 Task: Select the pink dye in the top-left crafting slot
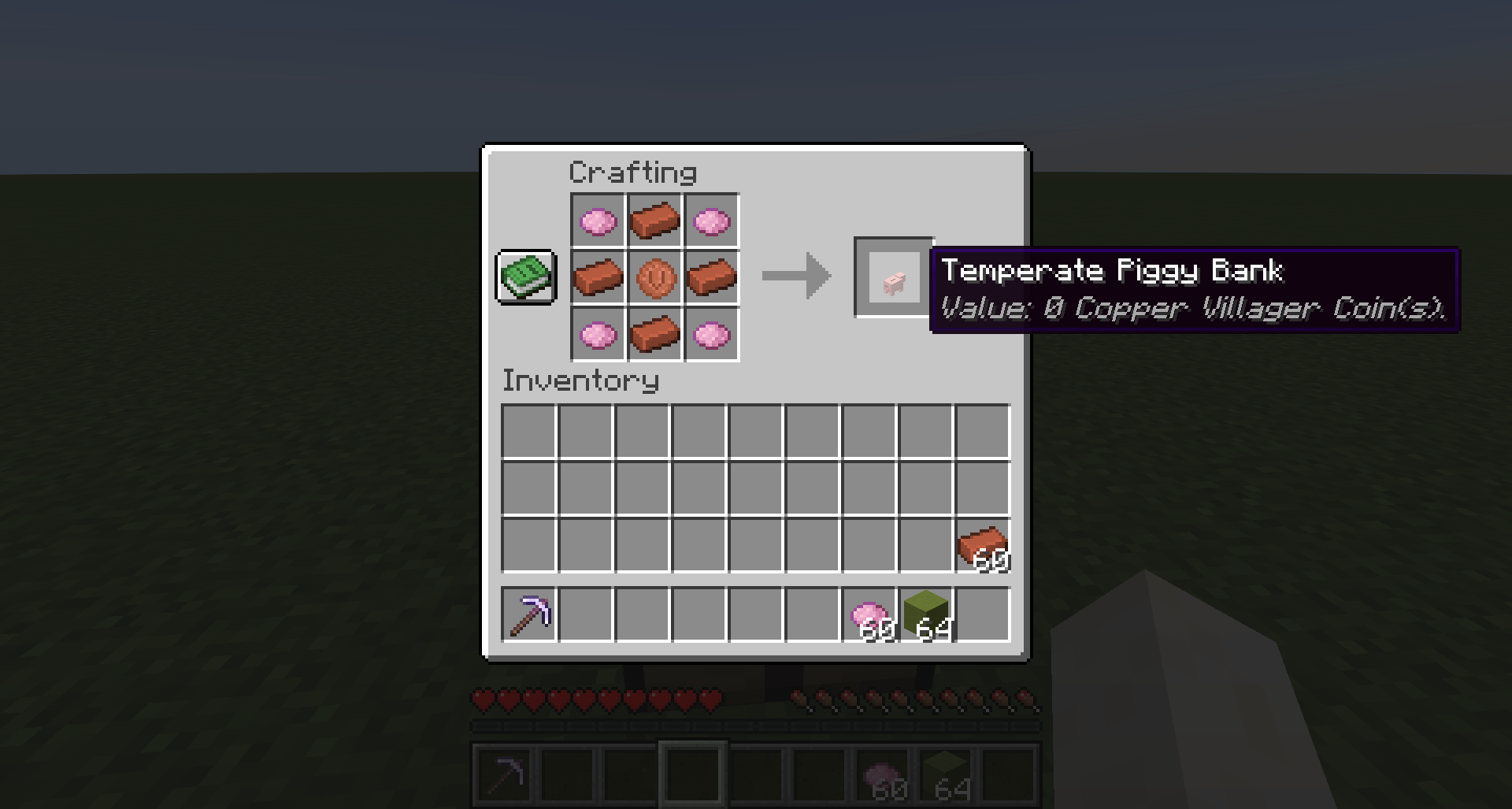click(598, 221)
